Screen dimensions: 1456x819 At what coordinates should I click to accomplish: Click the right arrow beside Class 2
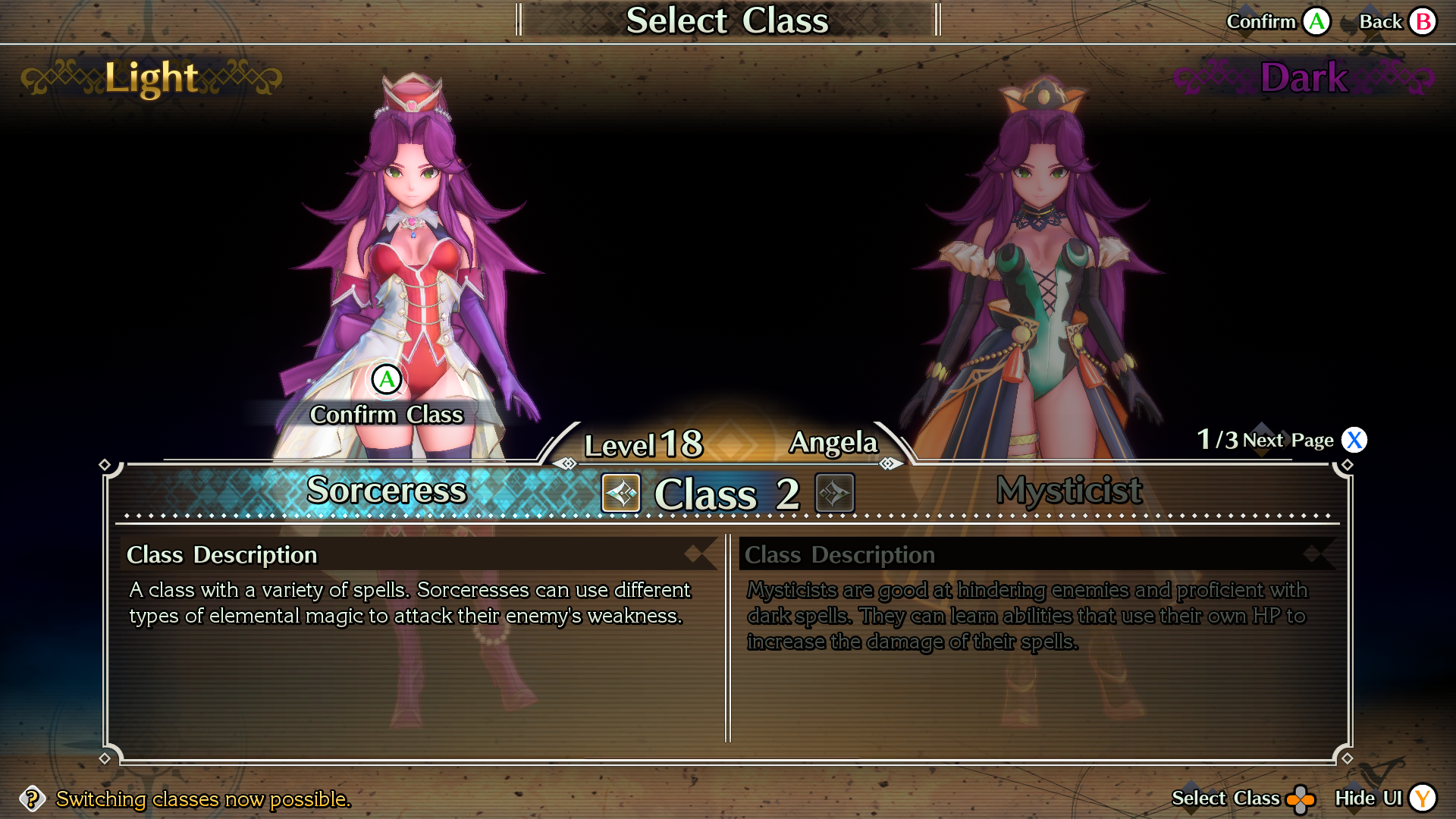(834, 493)
